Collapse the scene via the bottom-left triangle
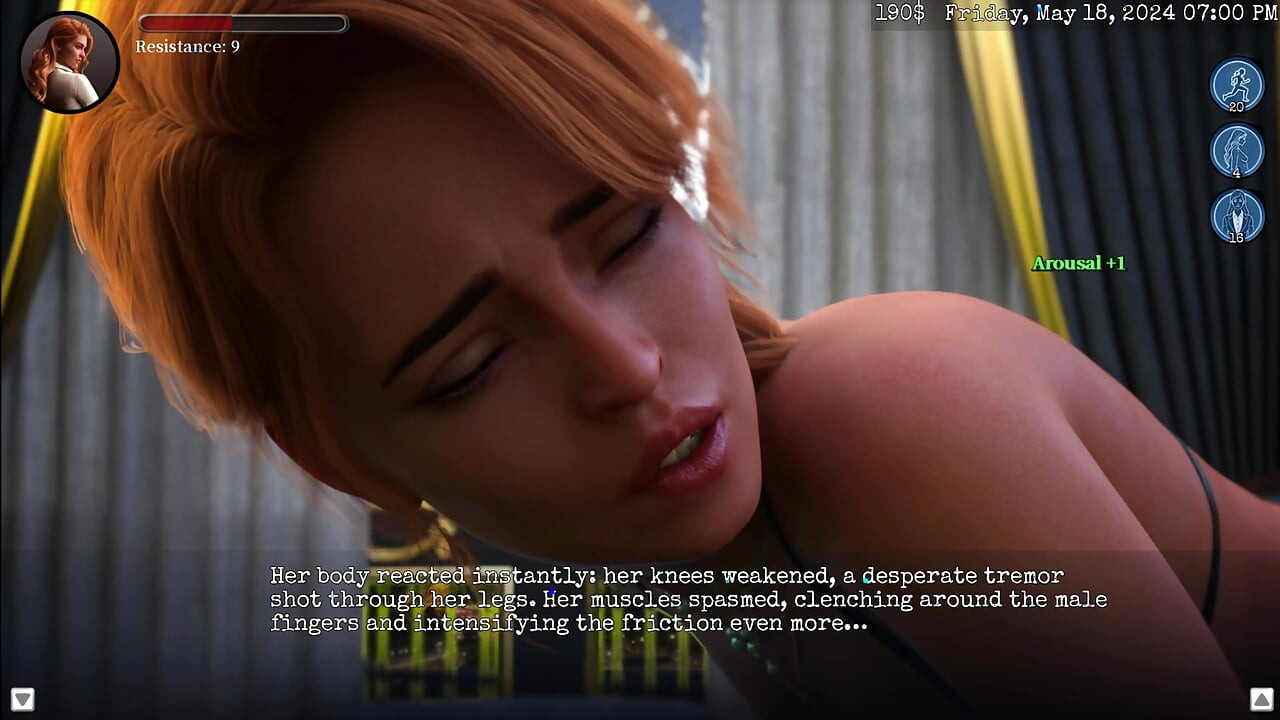This screenshot has width=1280, height=720. click(22, 697)
